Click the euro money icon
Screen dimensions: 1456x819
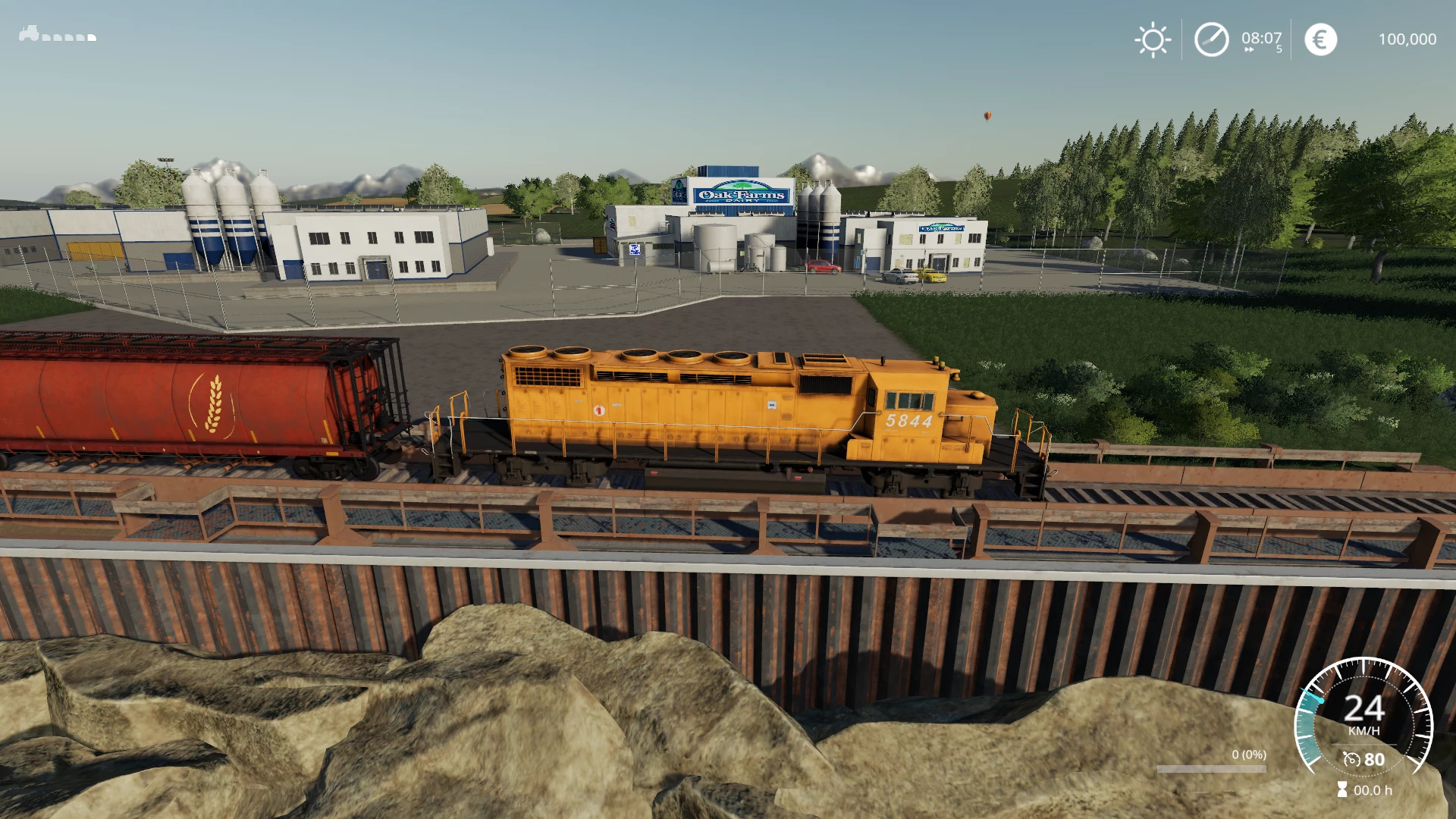[x=1320, y=39]
